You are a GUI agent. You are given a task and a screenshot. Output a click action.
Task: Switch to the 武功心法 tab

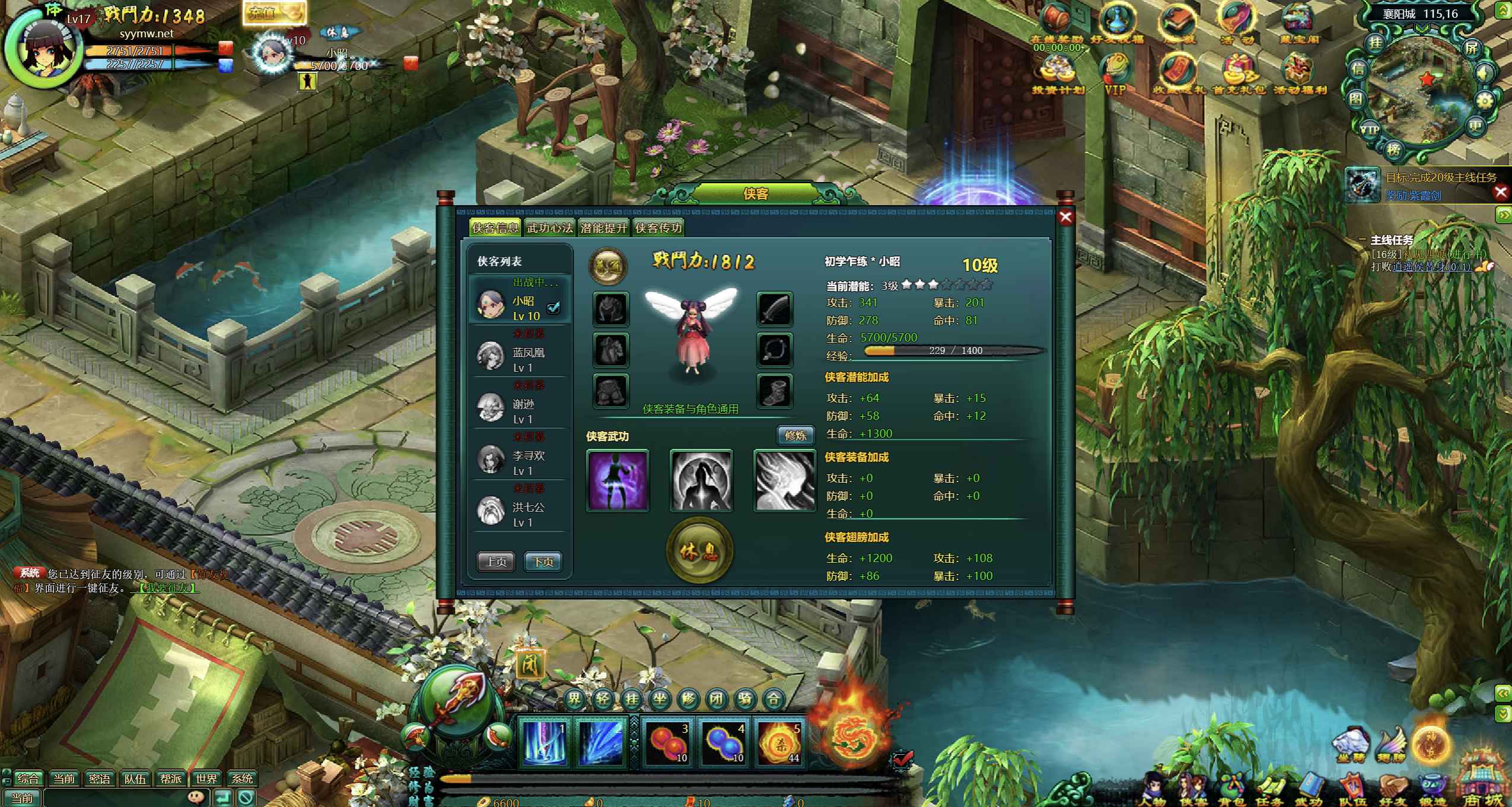[x=549, y=228]
